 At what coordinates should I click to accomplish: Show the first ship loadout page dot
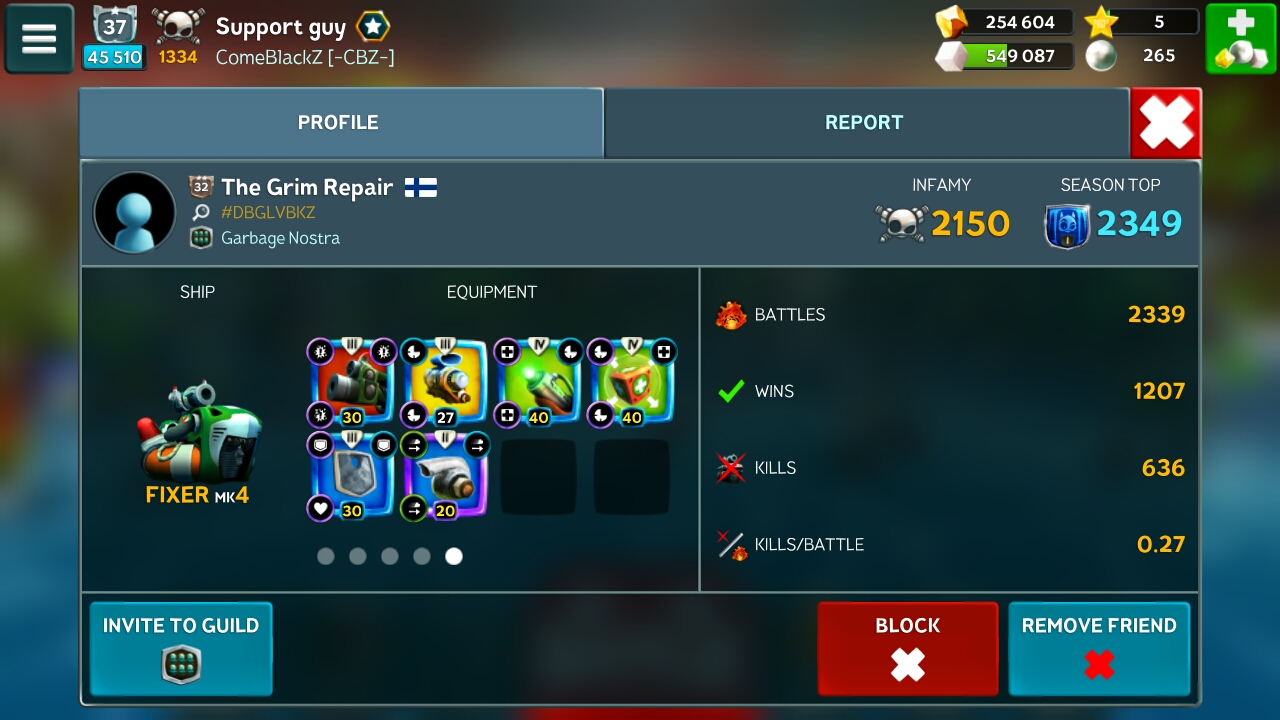coord(326,556)
